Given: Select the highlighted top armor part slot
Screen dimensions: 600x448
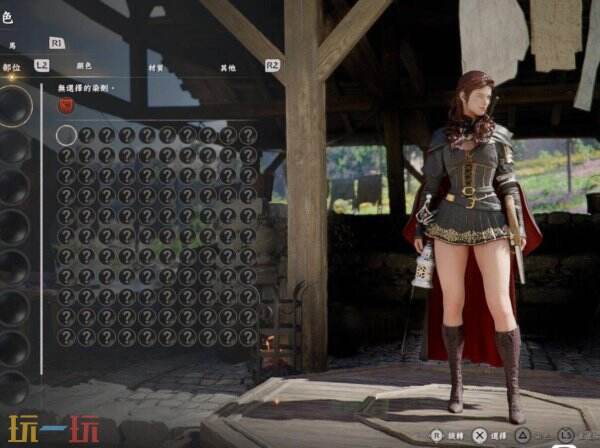Looking at the screenshot, I should point(14,106).
